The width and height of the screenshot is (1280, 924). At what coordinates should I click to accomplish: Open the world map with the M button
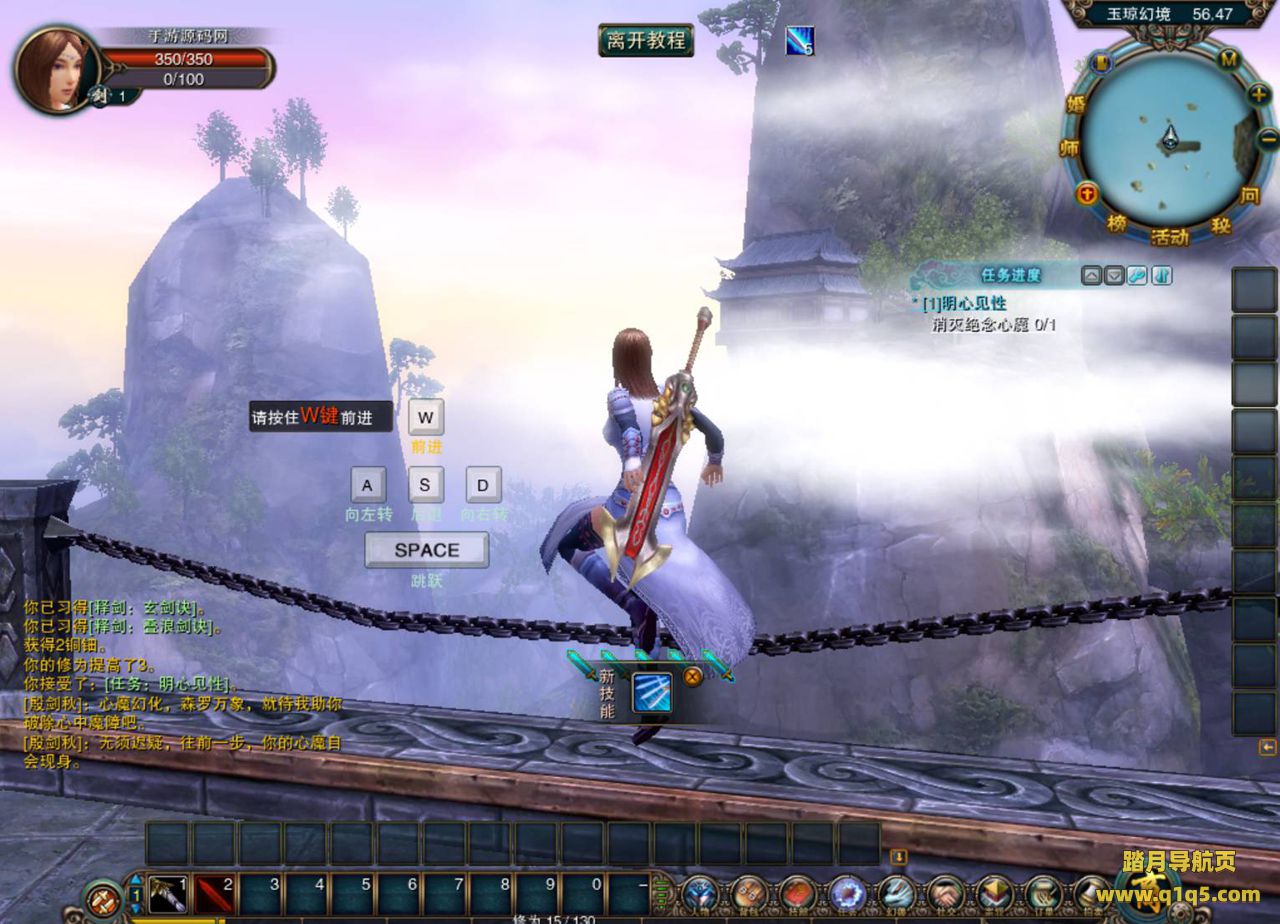(1229, 59)
